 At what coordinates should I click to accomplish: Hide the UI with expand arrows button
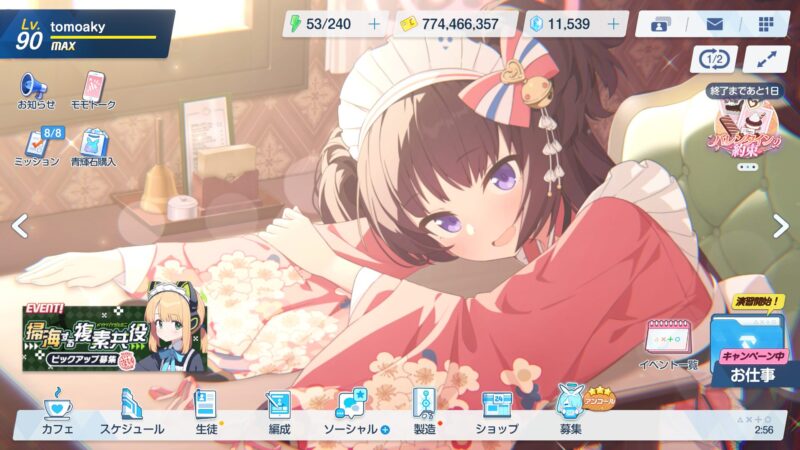tap(766, 58)
